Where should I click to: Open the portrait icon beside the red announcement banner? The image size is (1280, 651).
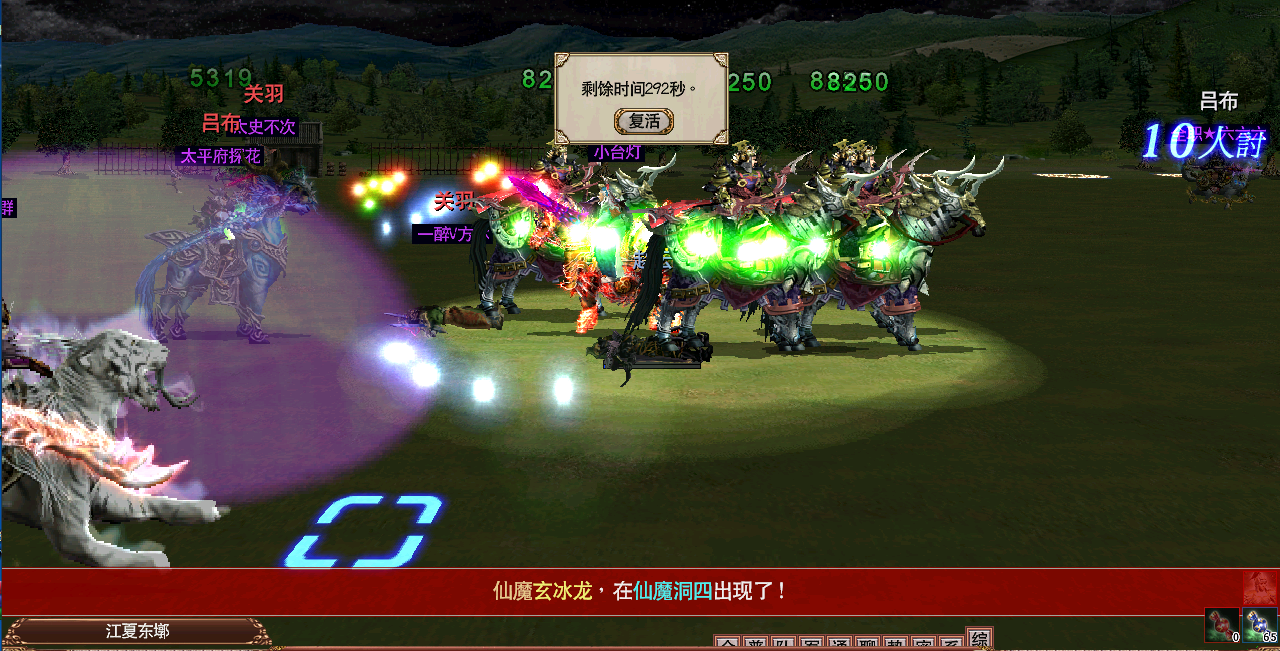coord(1260,588)
